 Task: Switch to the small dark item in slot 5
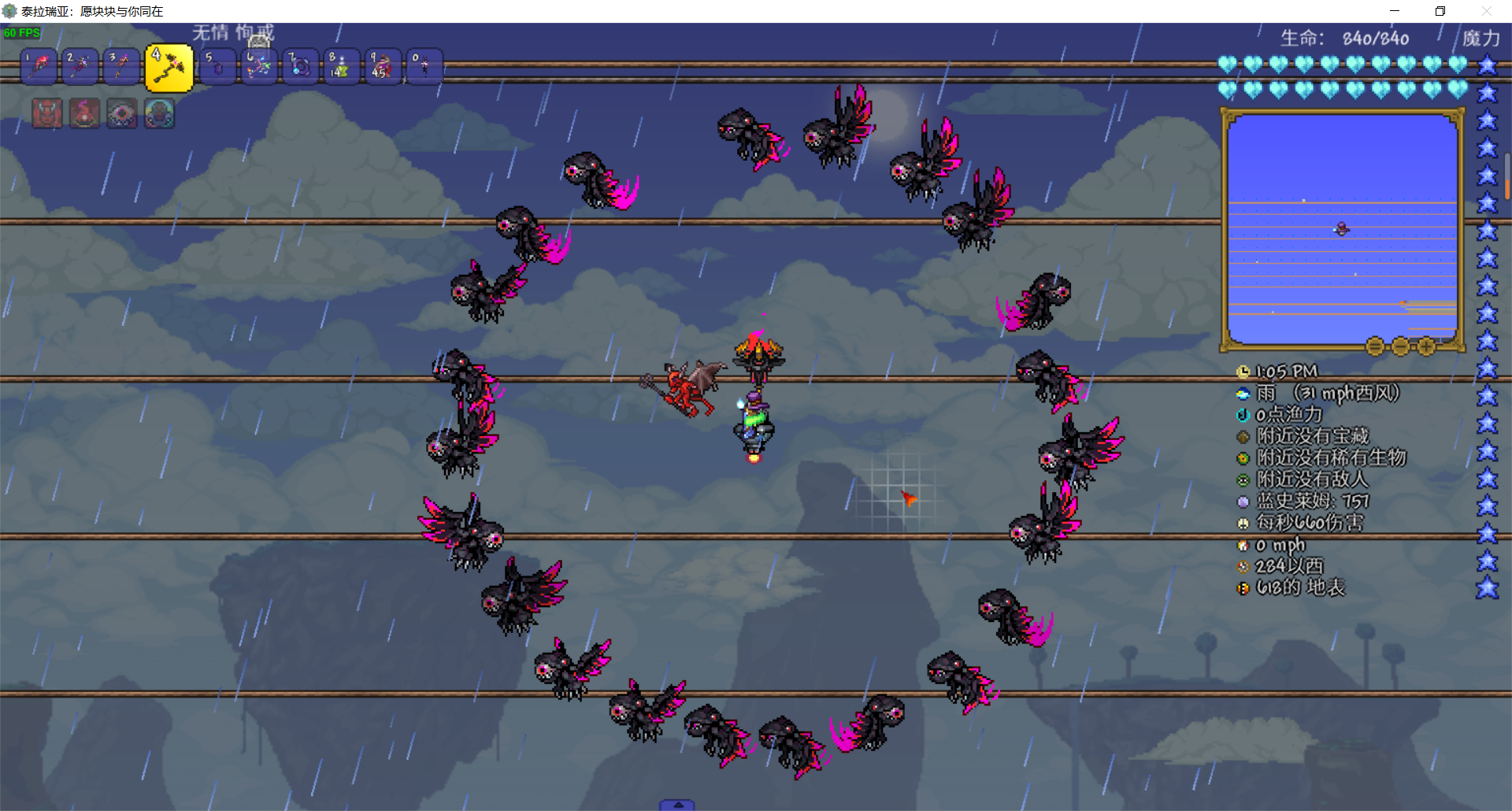click(x=218, y=67)
